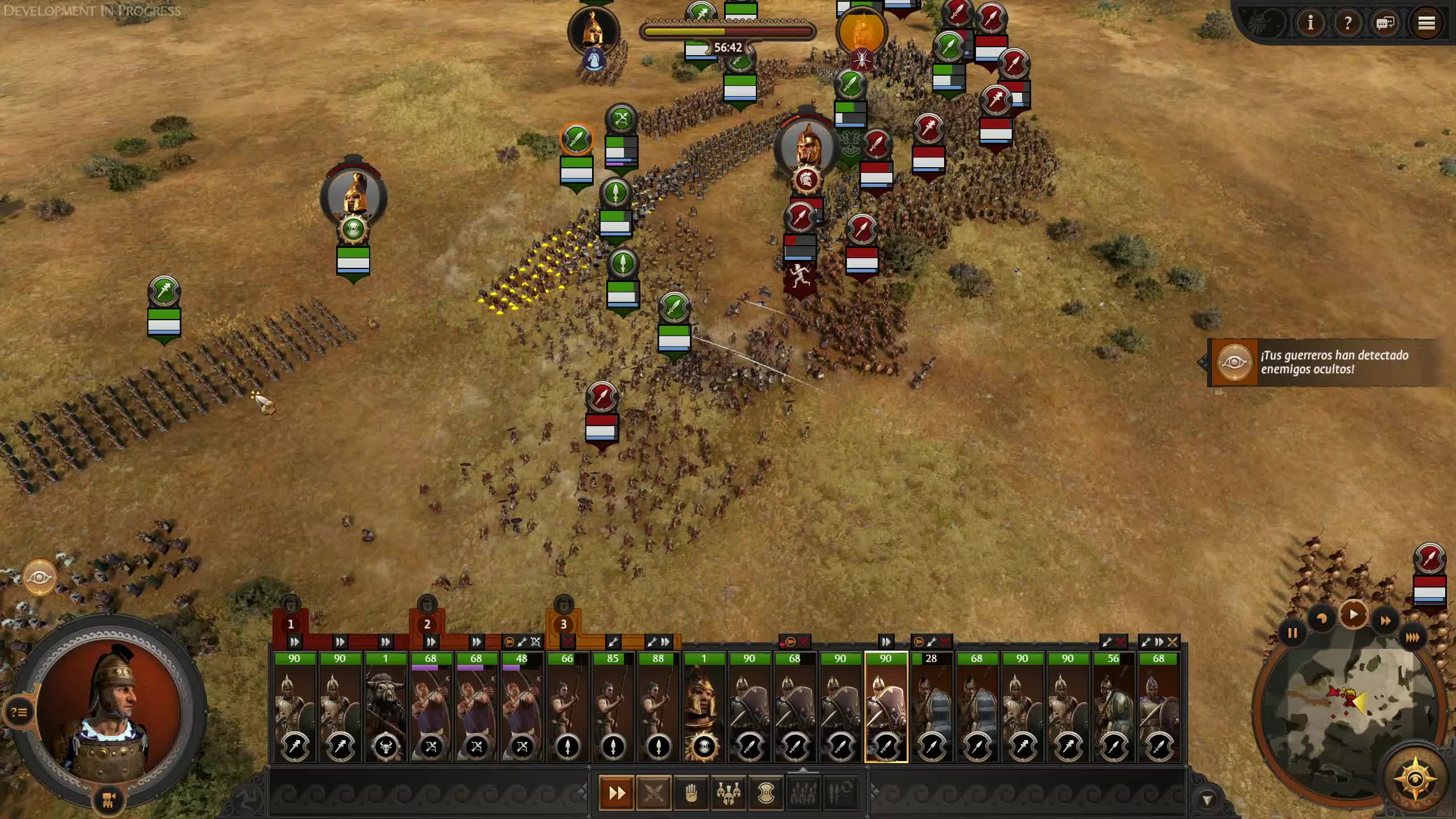Open the main game menu
The height and width of the screenshot is (819, 1456).
click(1426, 23)
